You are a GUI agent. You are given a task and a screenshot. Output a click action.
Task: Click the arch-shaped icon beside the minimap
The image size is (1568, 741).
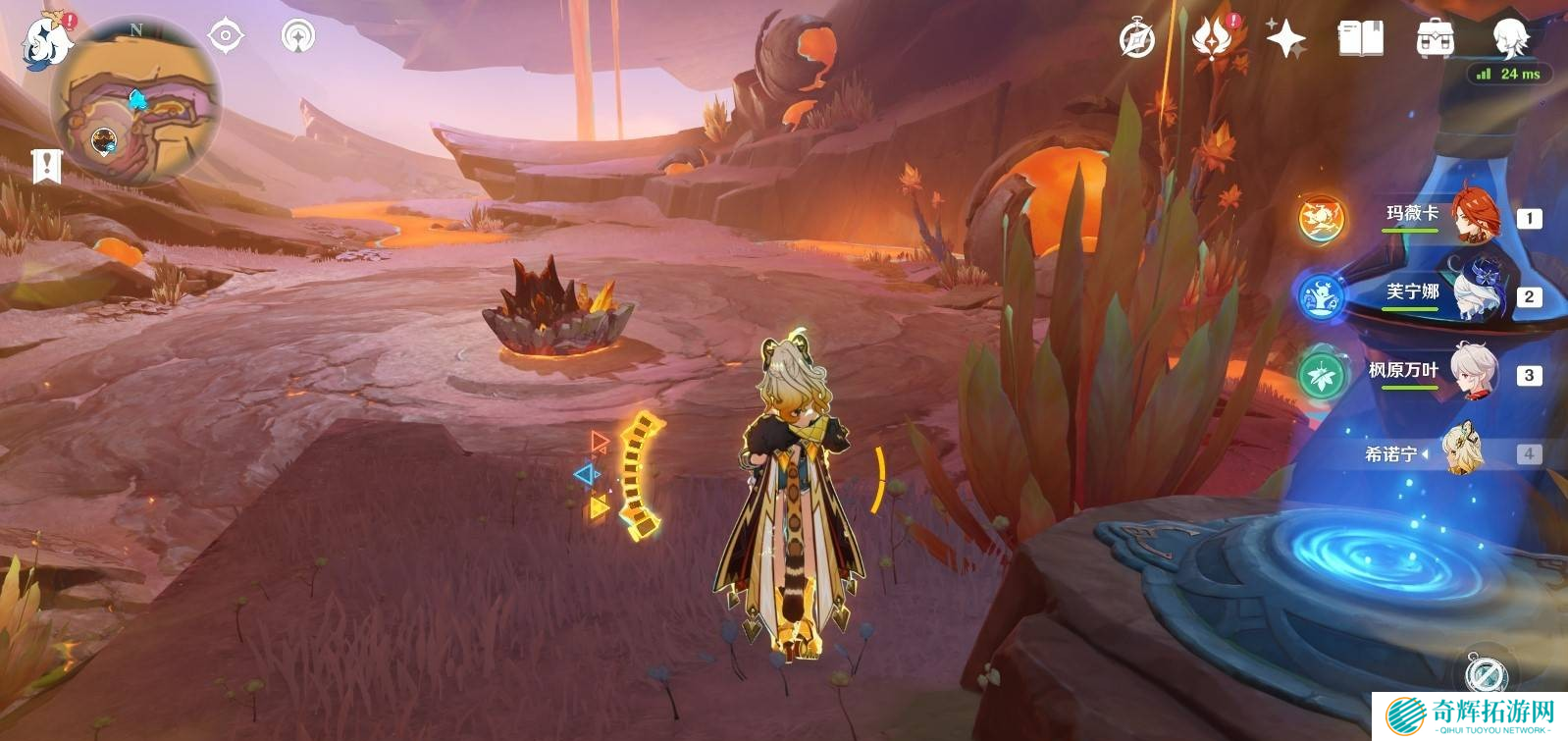point(298,36)
